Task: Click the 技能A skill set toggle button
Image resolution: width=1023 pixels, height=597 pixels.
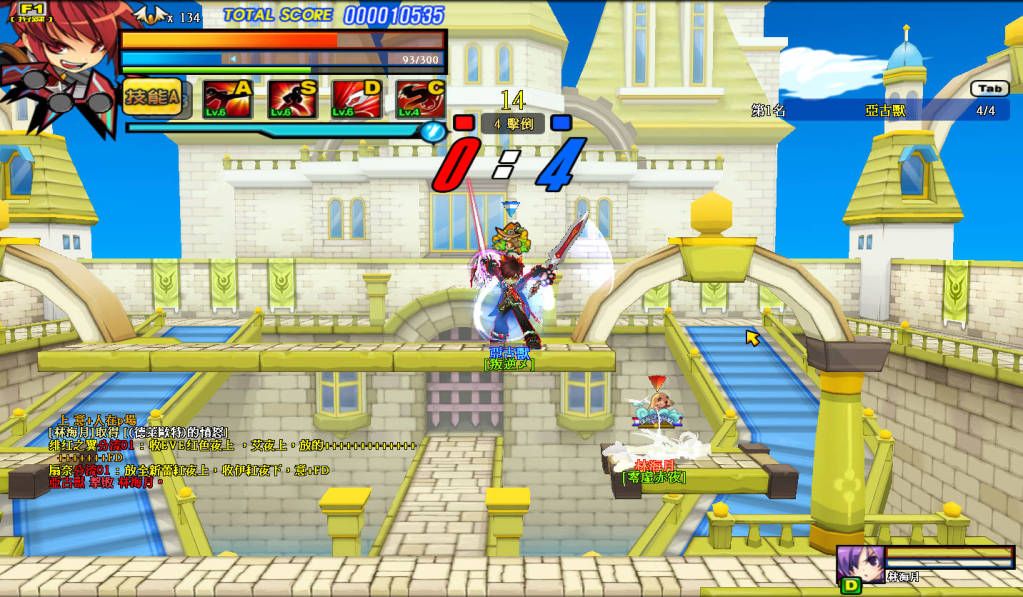Action: (152, 98)
